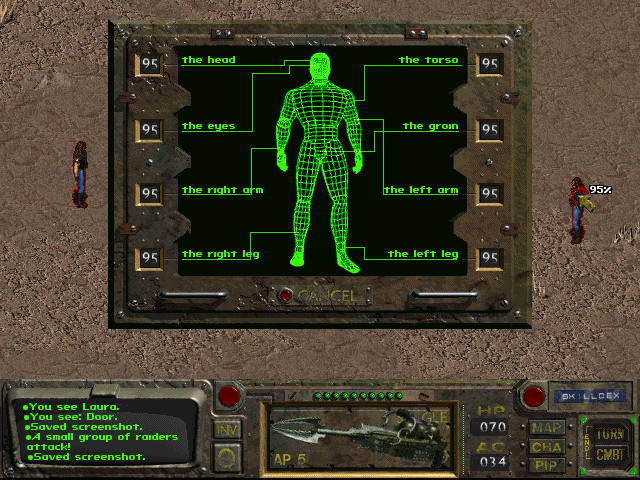
Task: Select the right leg body part
Action: coord(220,254)
